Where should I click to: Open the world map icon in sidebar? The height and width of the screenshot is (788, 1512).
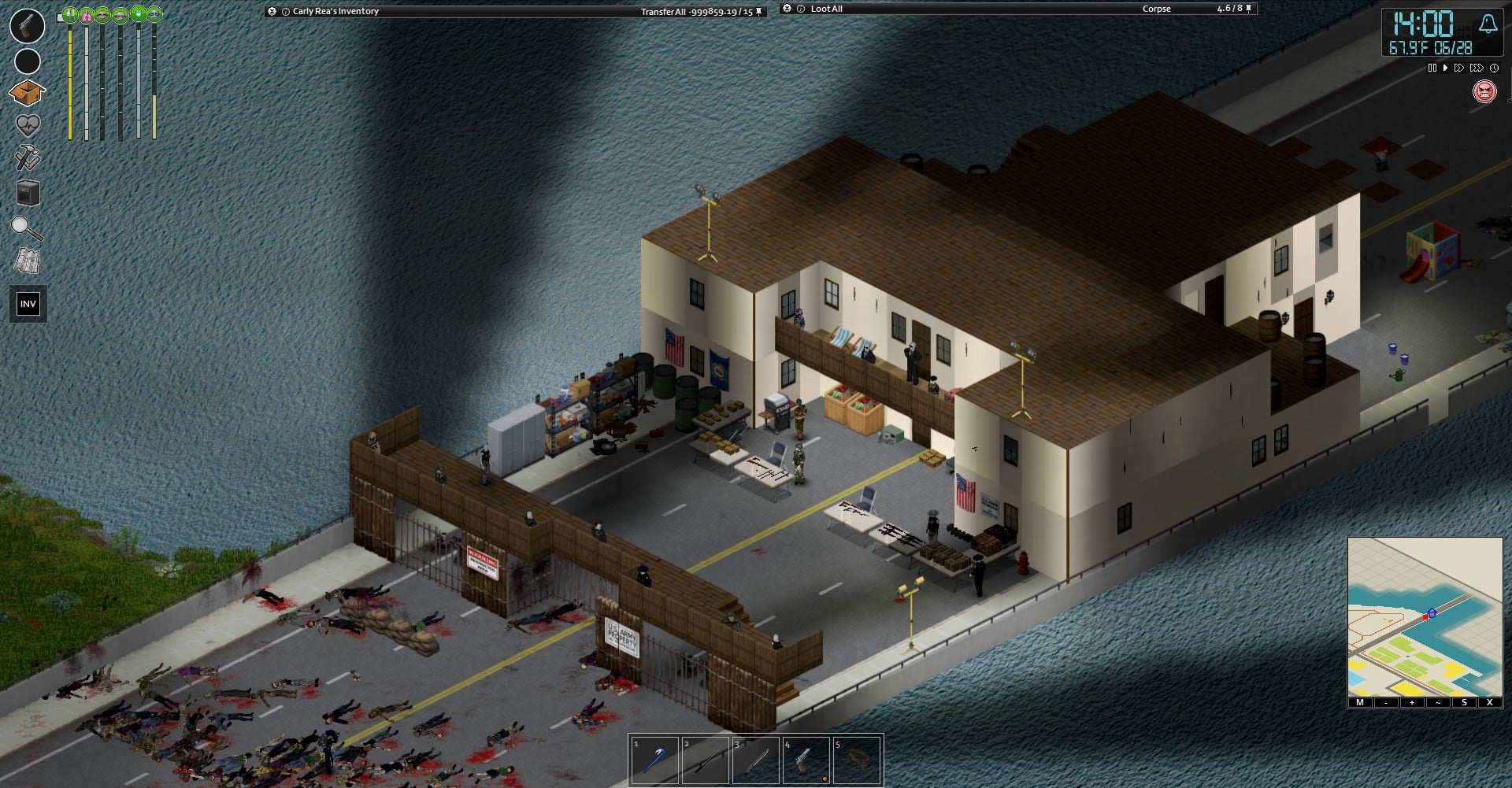pyautogui.click(x=26, y=260)
